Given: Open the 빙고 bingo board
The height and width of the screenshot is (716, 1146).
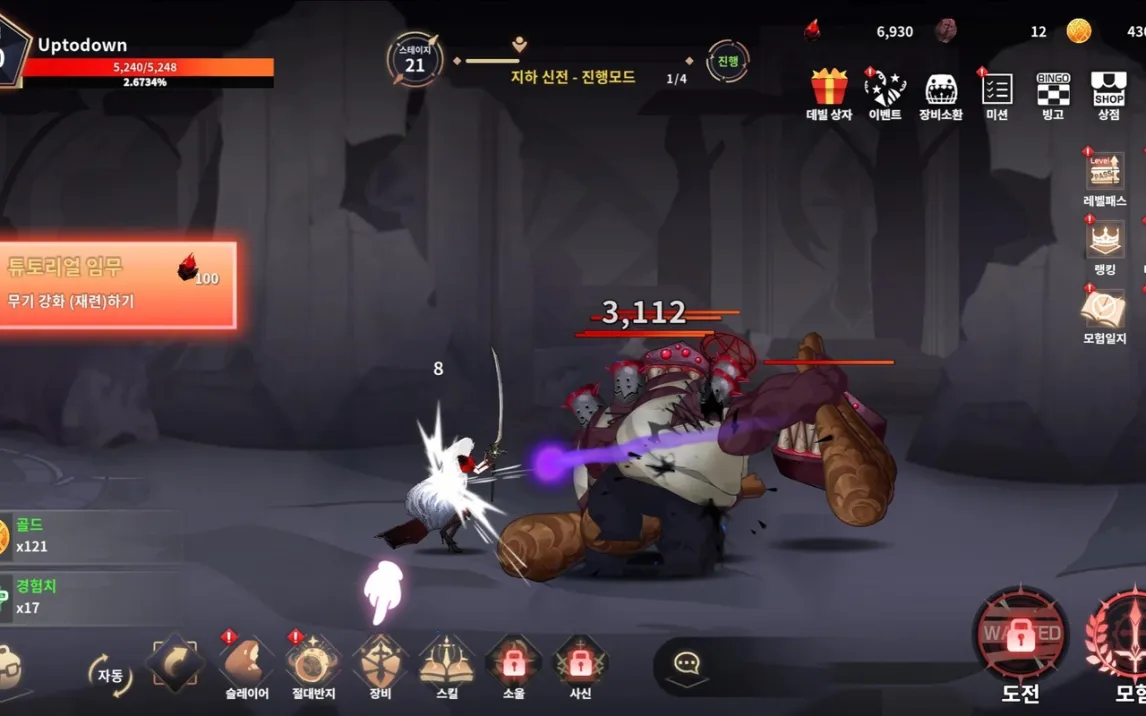Looking at the screenshot, I should tap(1053, 90).
